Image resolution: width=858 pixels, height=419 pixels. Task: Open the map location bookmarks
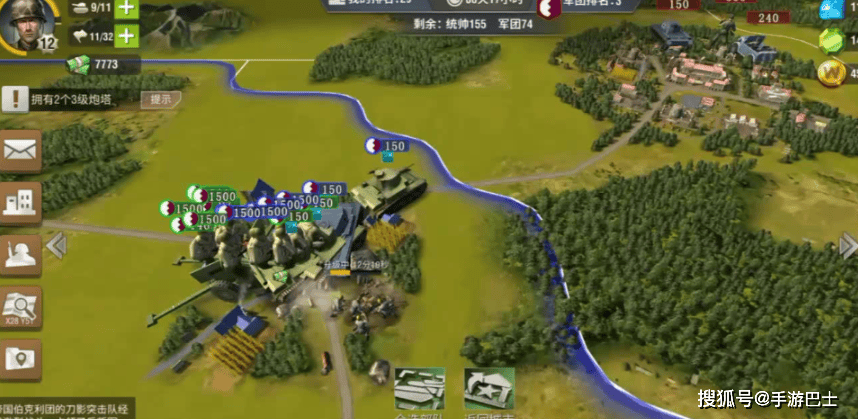click(21, 359)
